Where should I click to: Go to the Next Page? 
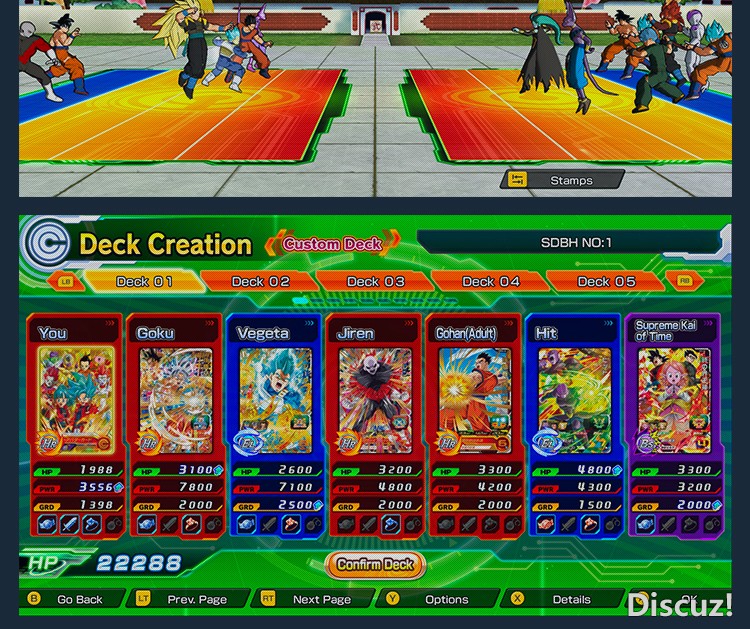[x=321, y=600]
